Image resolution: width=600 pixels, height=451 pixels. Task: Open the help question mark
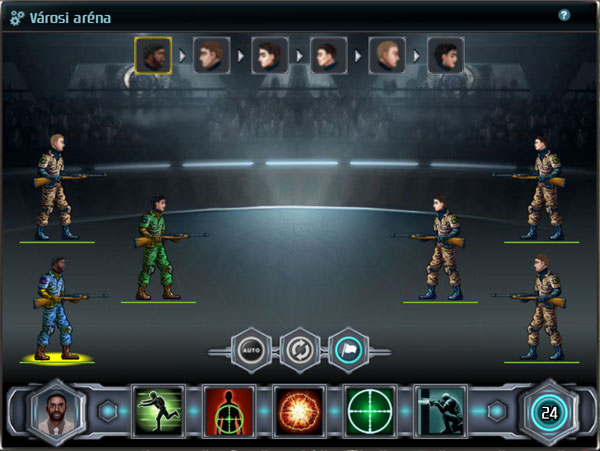tap(564, 16)
